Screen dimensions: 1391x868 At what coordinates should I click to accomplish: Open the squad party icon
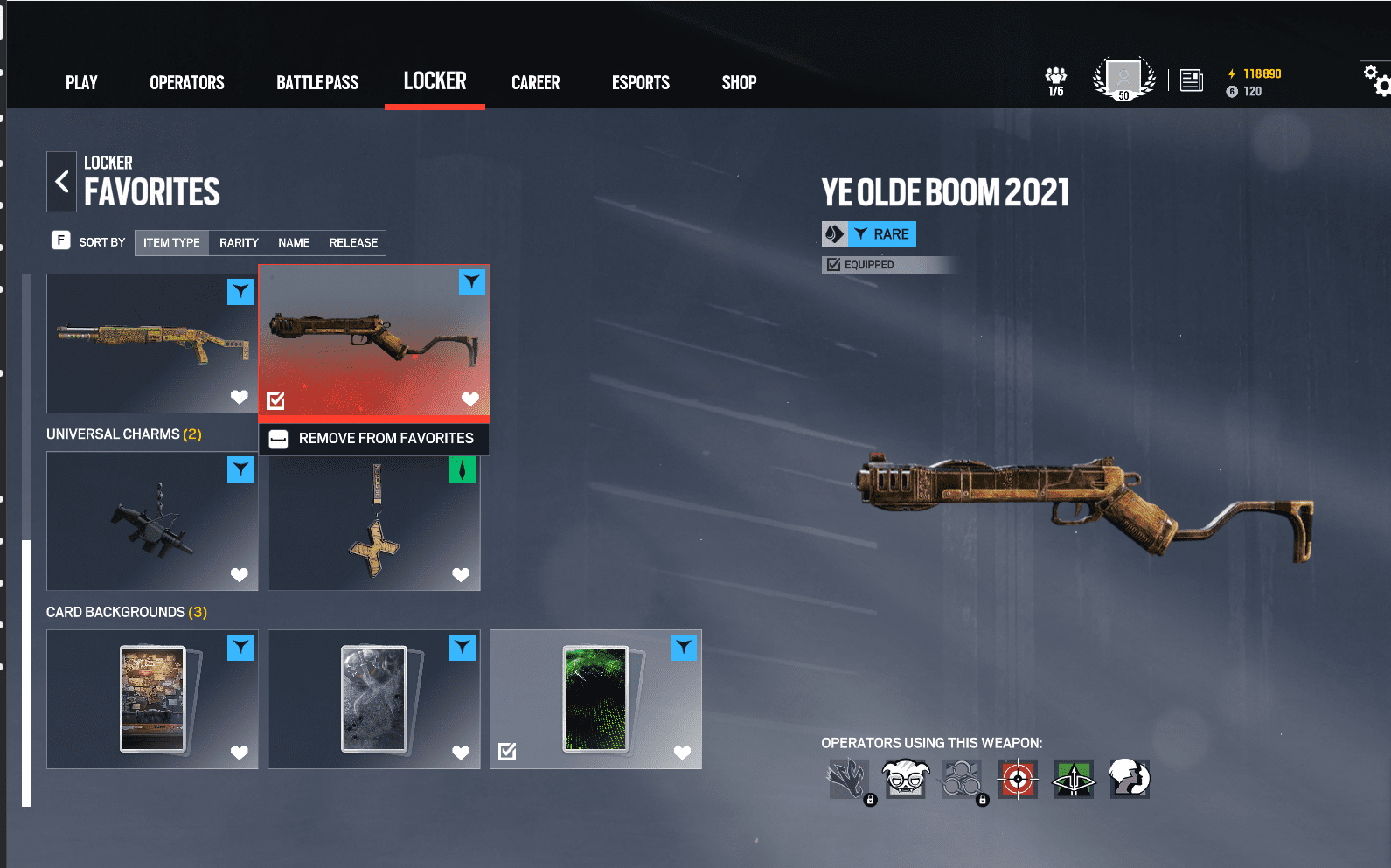point(1056,80)
